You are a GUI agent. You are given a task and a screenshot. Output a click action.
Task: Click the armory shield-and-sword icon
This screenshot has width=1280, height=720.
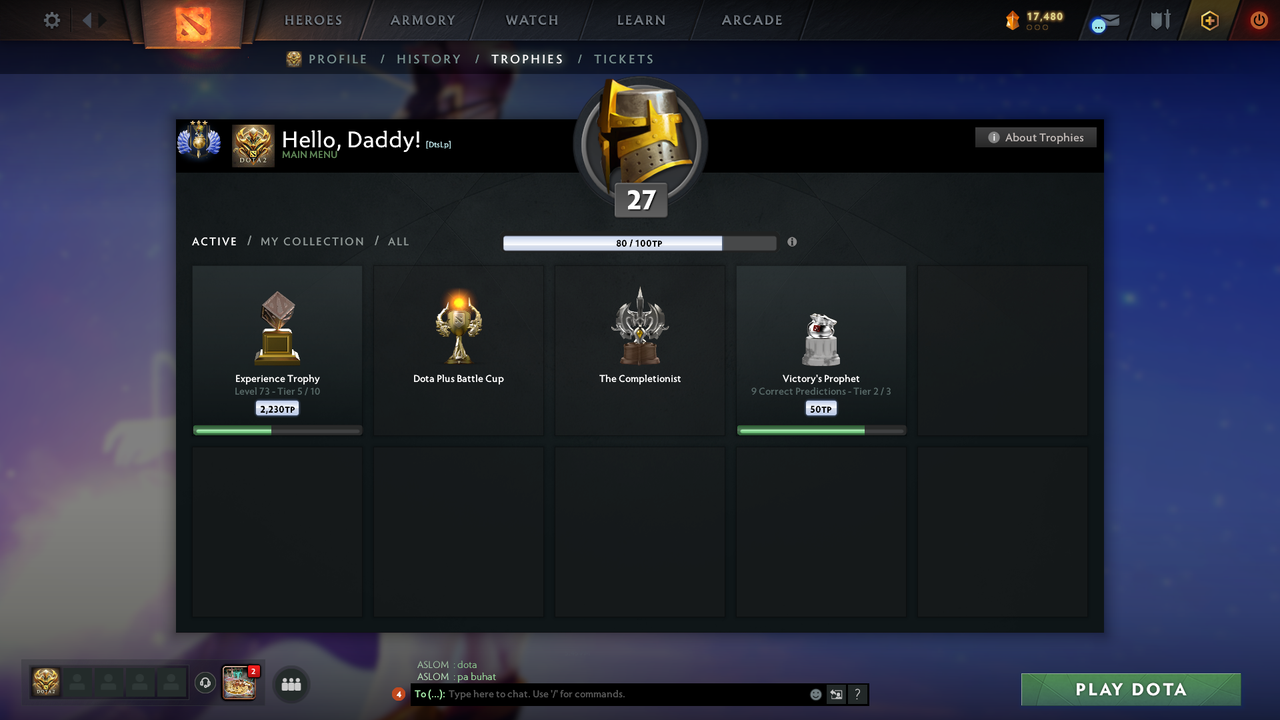point(1159,20)
